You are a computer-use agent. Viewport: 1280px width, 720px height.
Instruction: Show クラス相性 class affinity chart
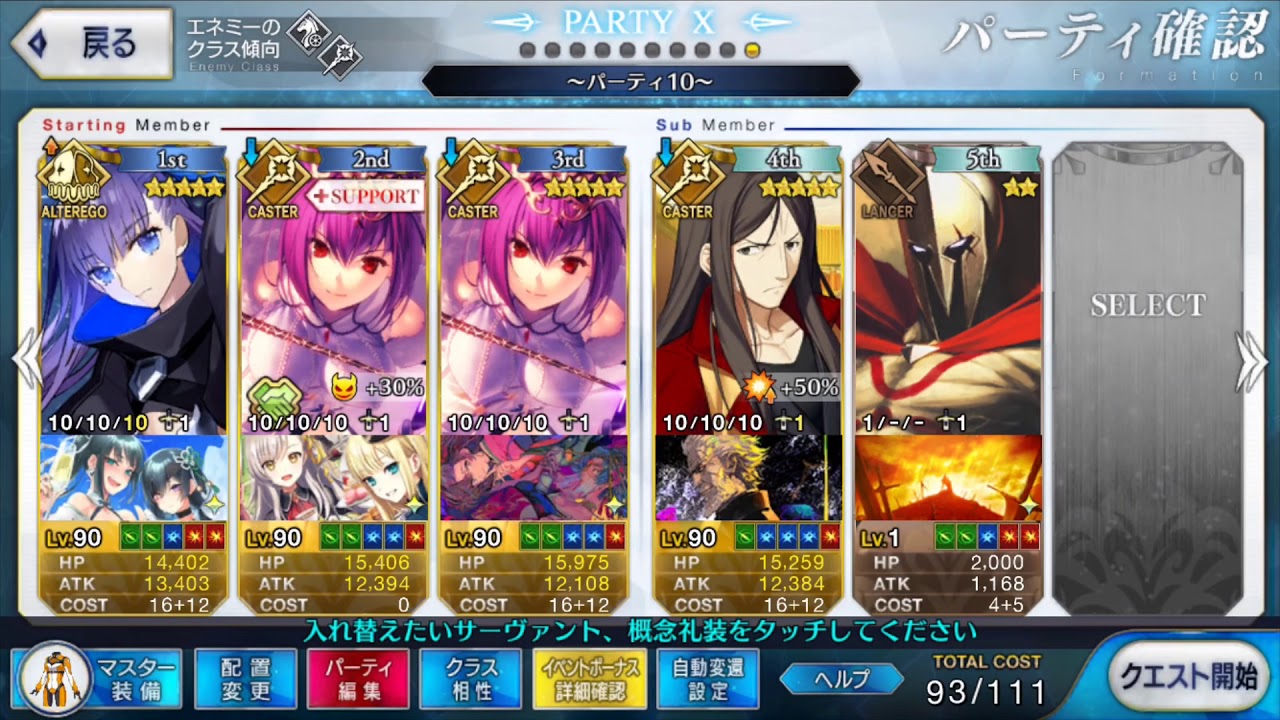pos(471,678)
